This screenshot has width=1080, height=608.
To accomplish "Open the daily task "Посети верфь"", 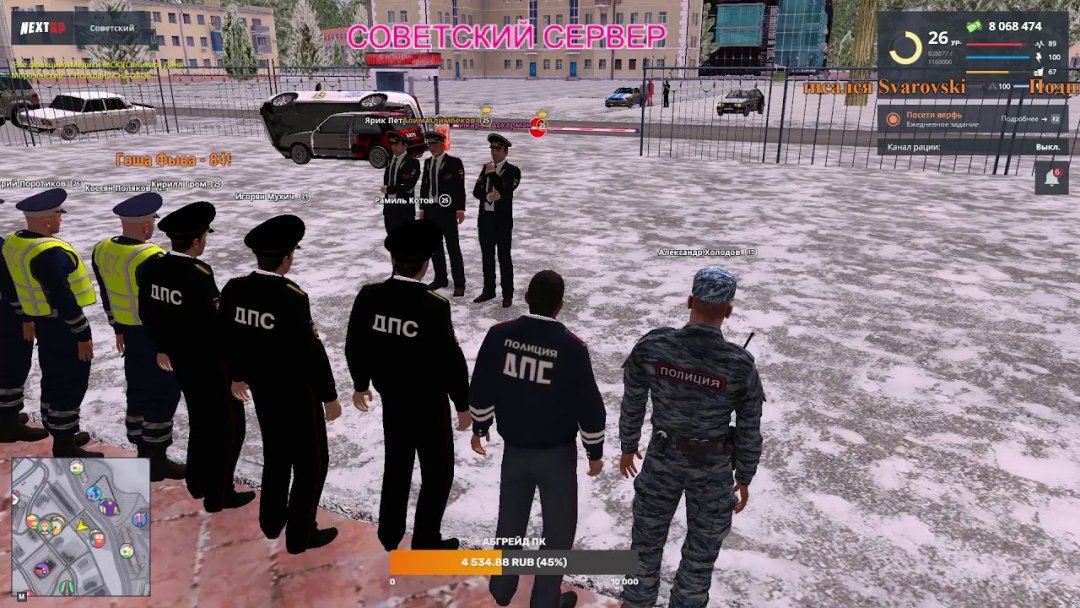I will [930, 119].
